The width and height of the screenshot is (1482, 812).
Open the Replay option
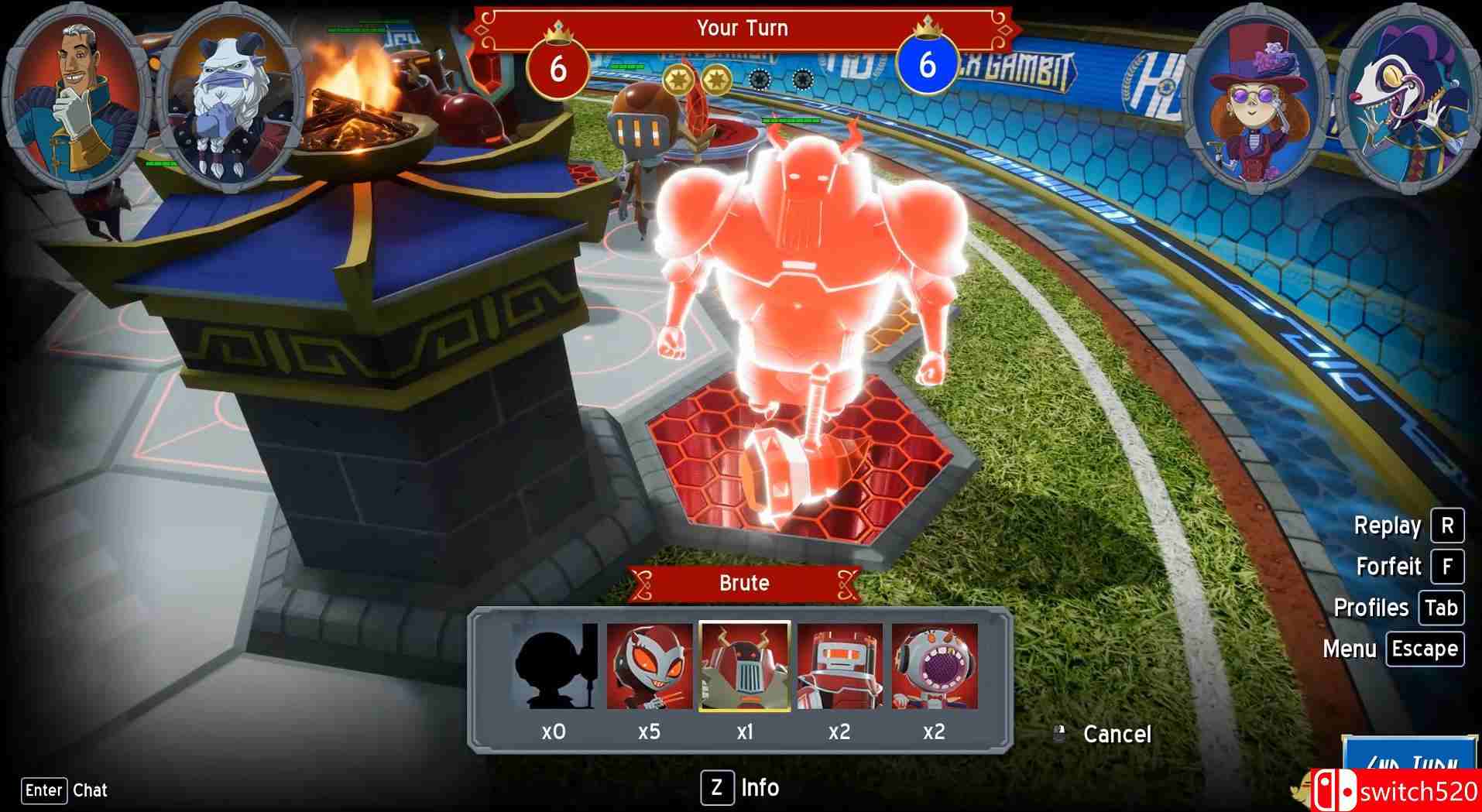(x=1446, y=526)
